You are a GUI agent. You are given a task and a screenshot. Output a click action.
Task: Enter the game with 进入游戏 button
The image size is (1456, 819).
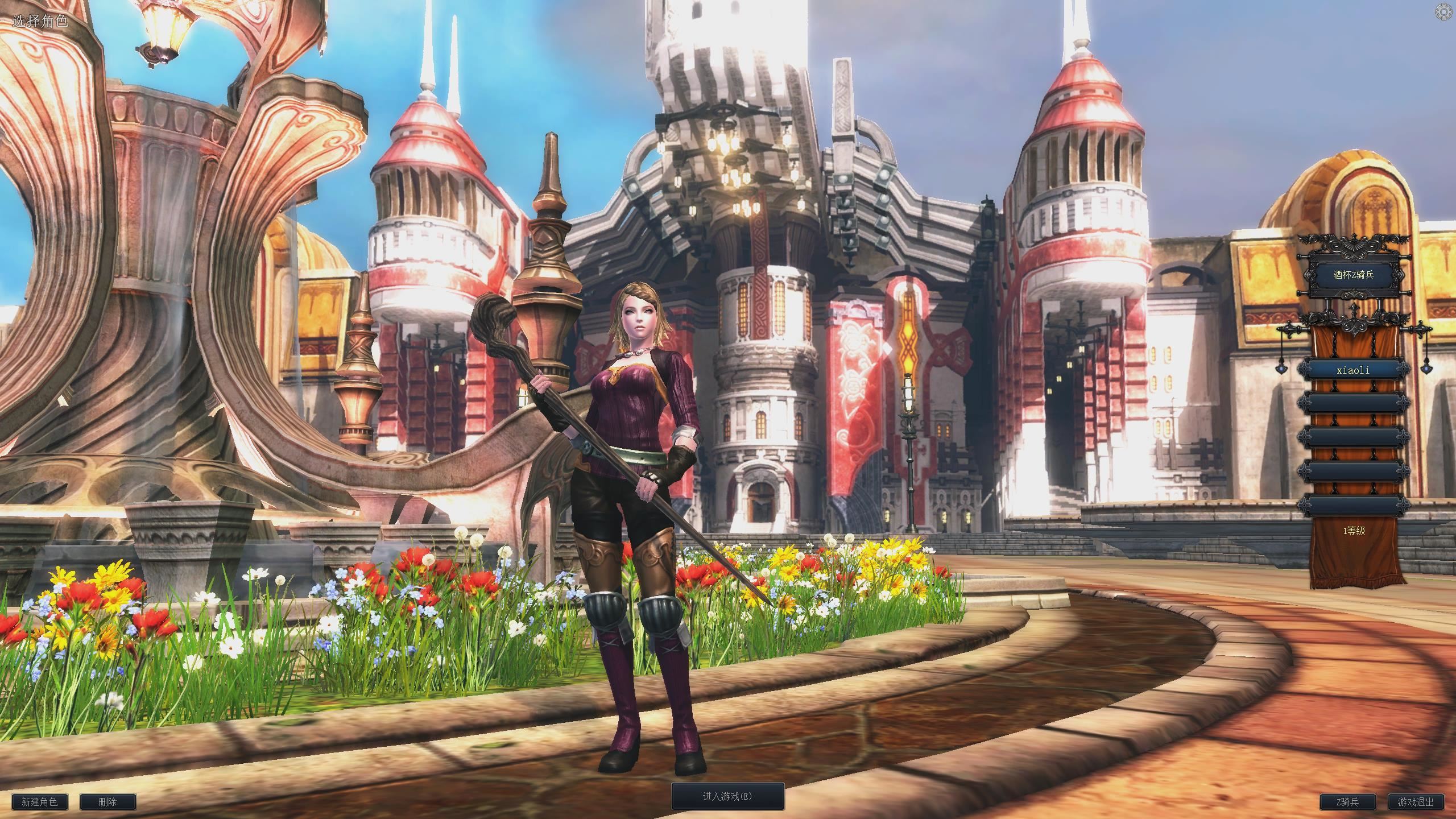tap(727, 796)
